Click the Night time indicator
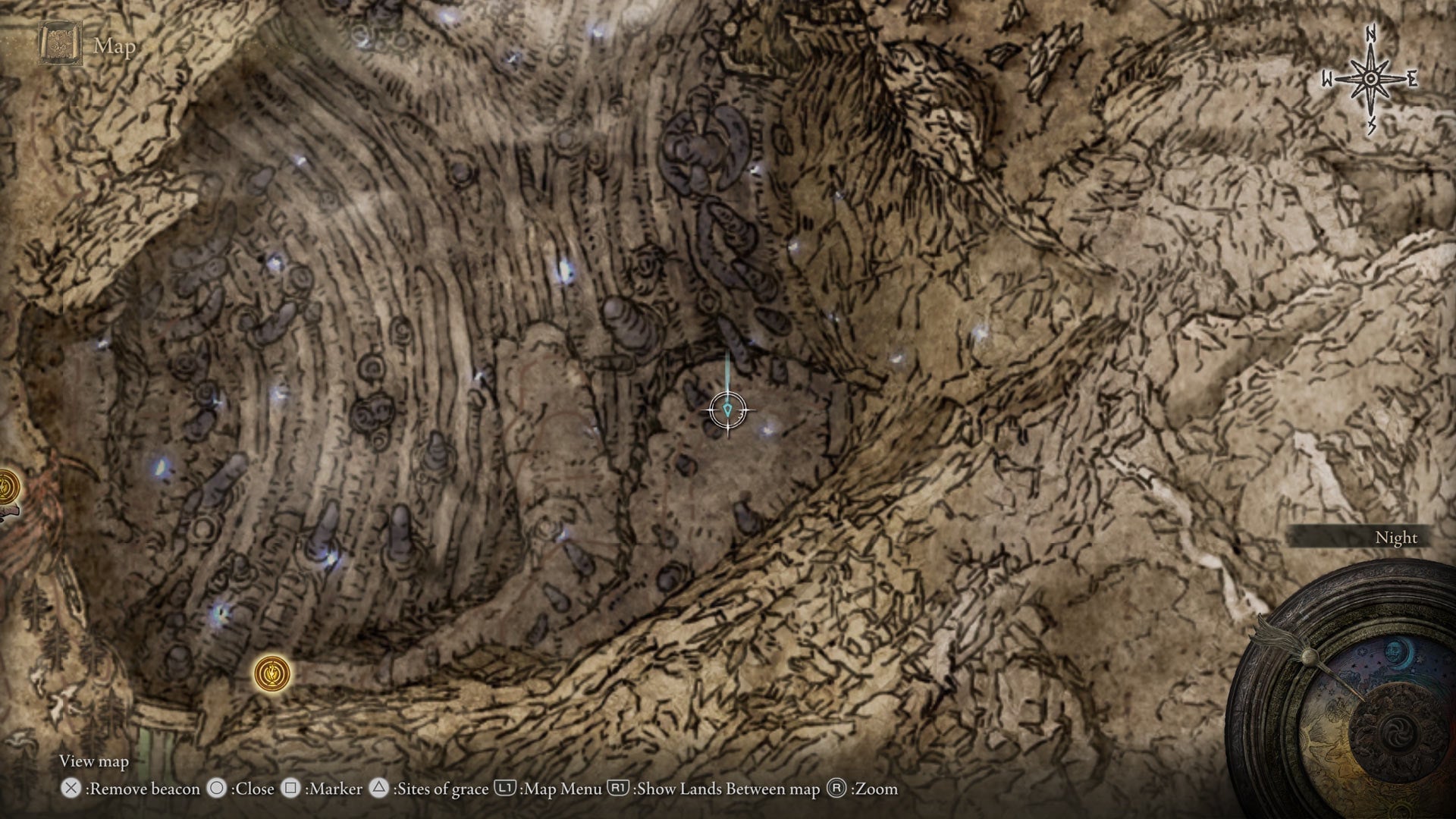This screenshot has width=1456, height=819. click(1395, 537)
